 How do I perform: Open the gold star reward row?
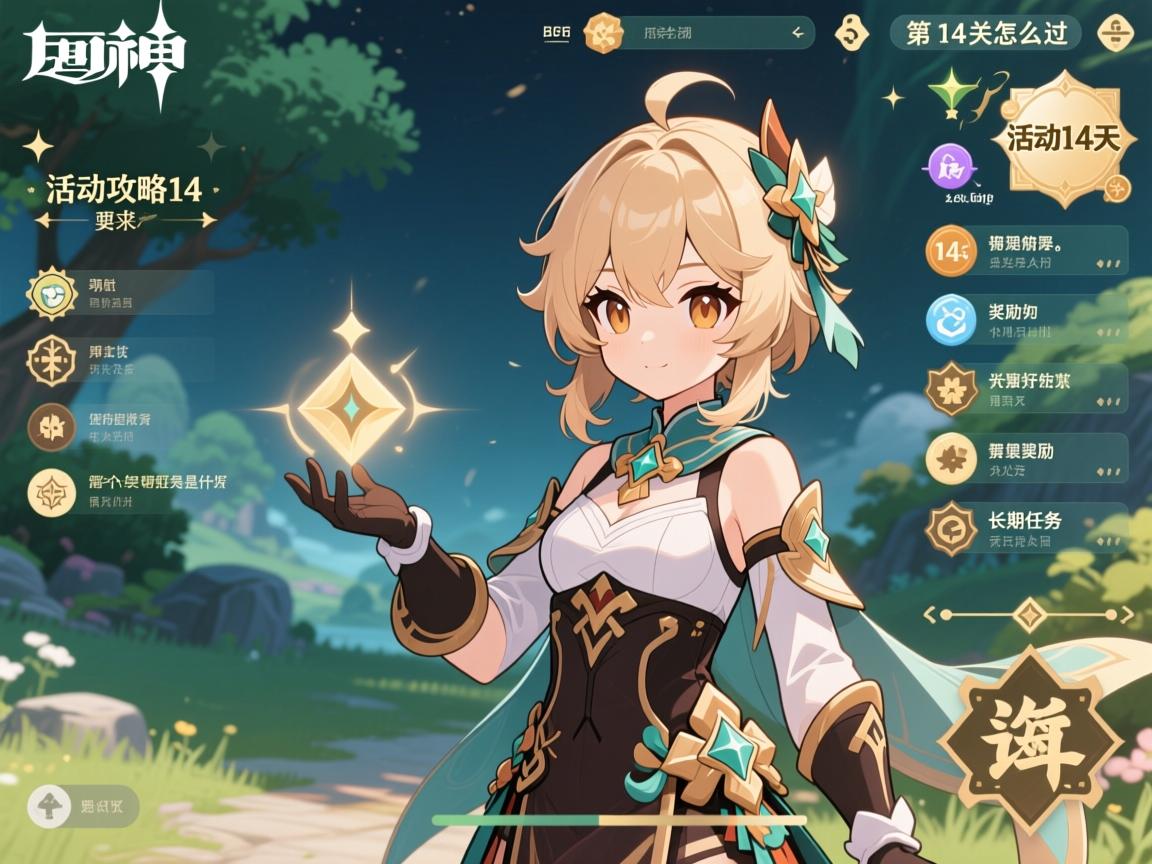[1027, 458]
